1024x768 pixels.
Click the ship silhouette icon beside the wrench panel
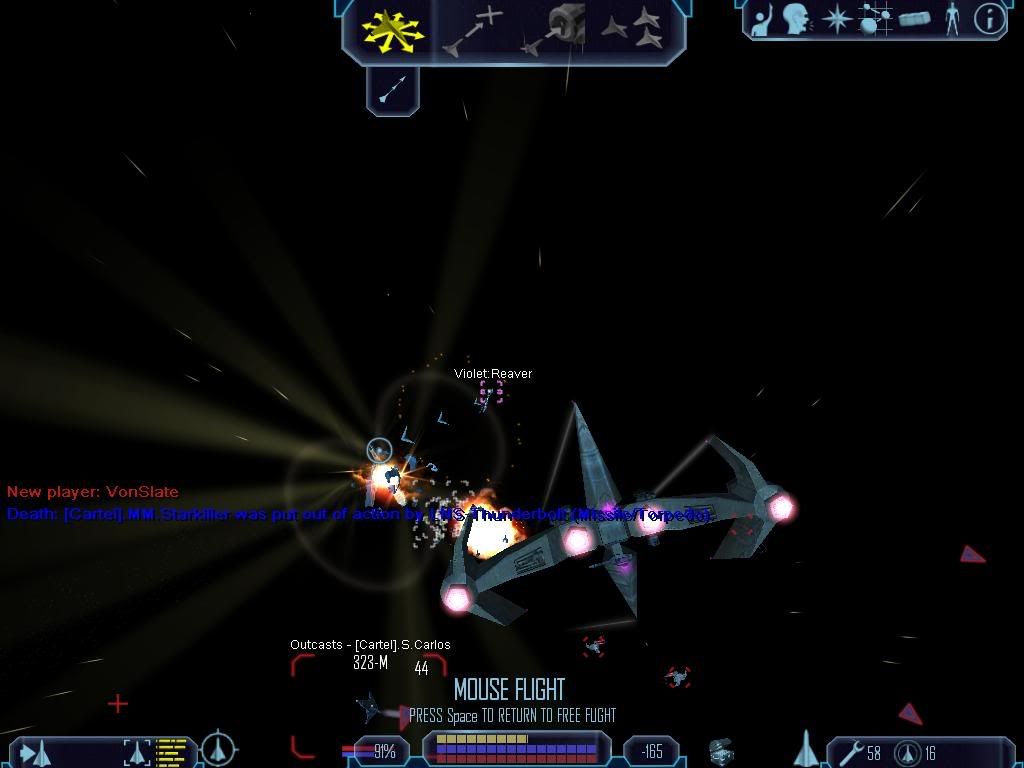[804, 749]
